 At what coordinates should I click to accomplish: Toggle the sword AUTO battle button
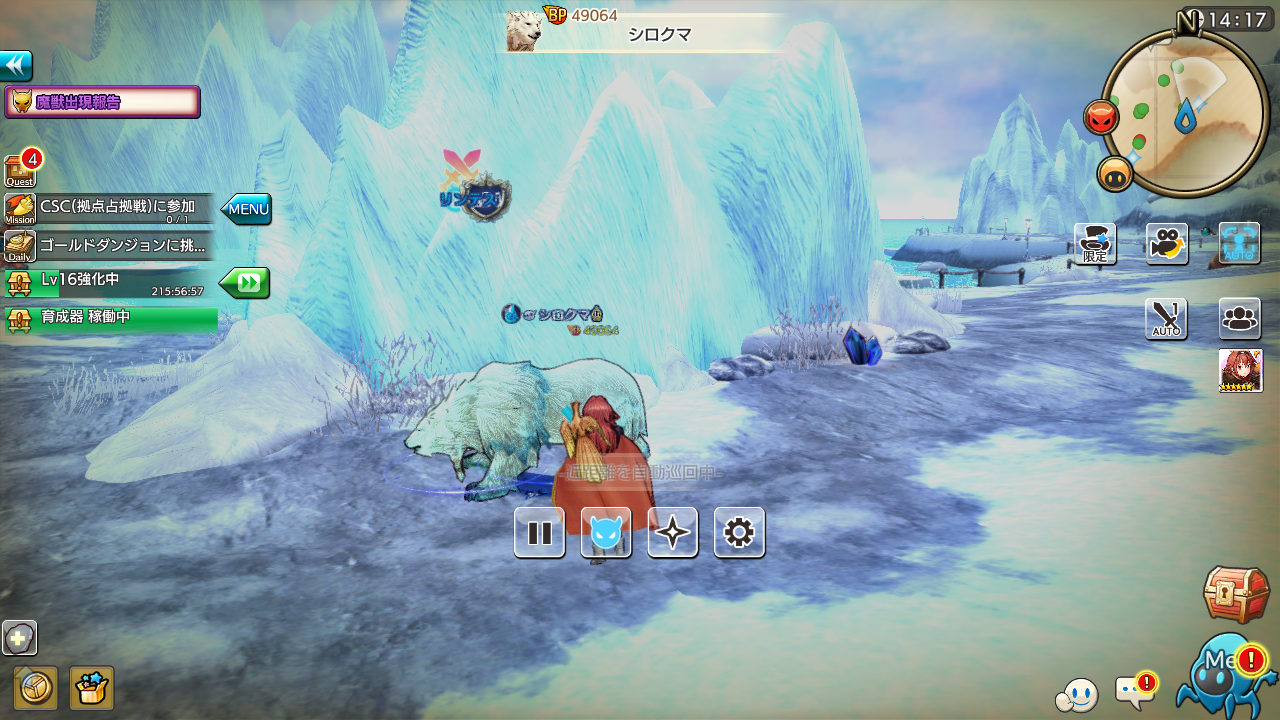1166,319
